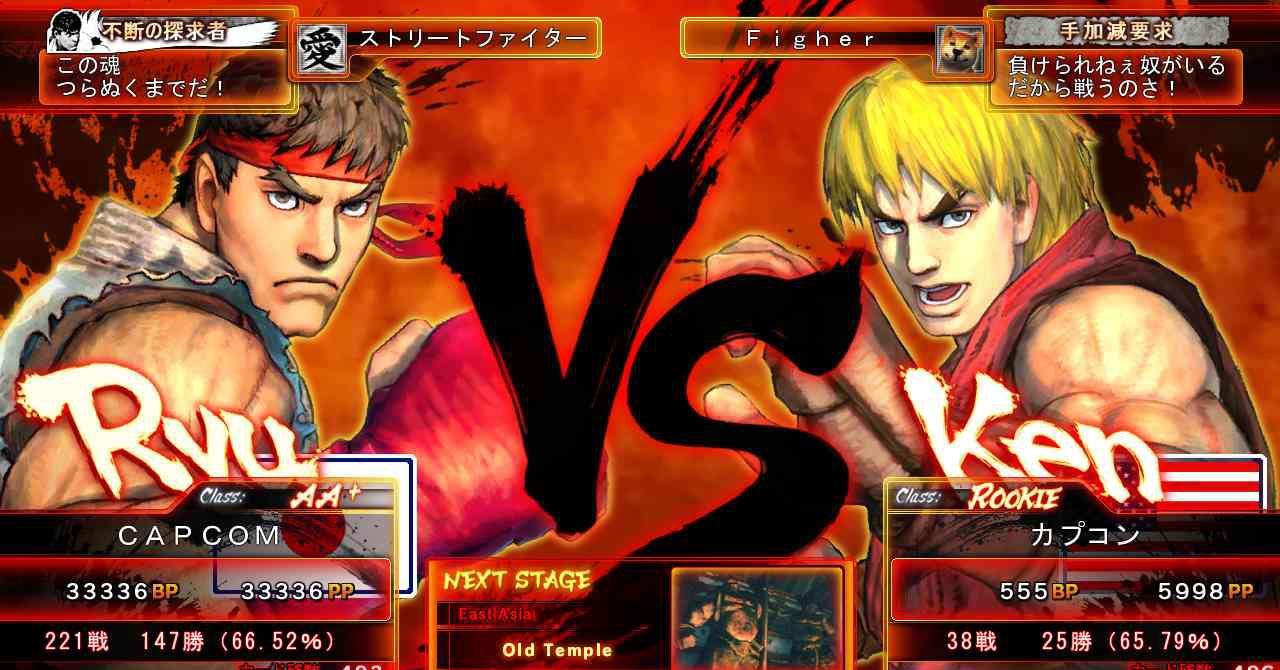Select the カプコン player name plate
The height and width of the screenshot is (670, 1280).
[x=1085, y=535]
